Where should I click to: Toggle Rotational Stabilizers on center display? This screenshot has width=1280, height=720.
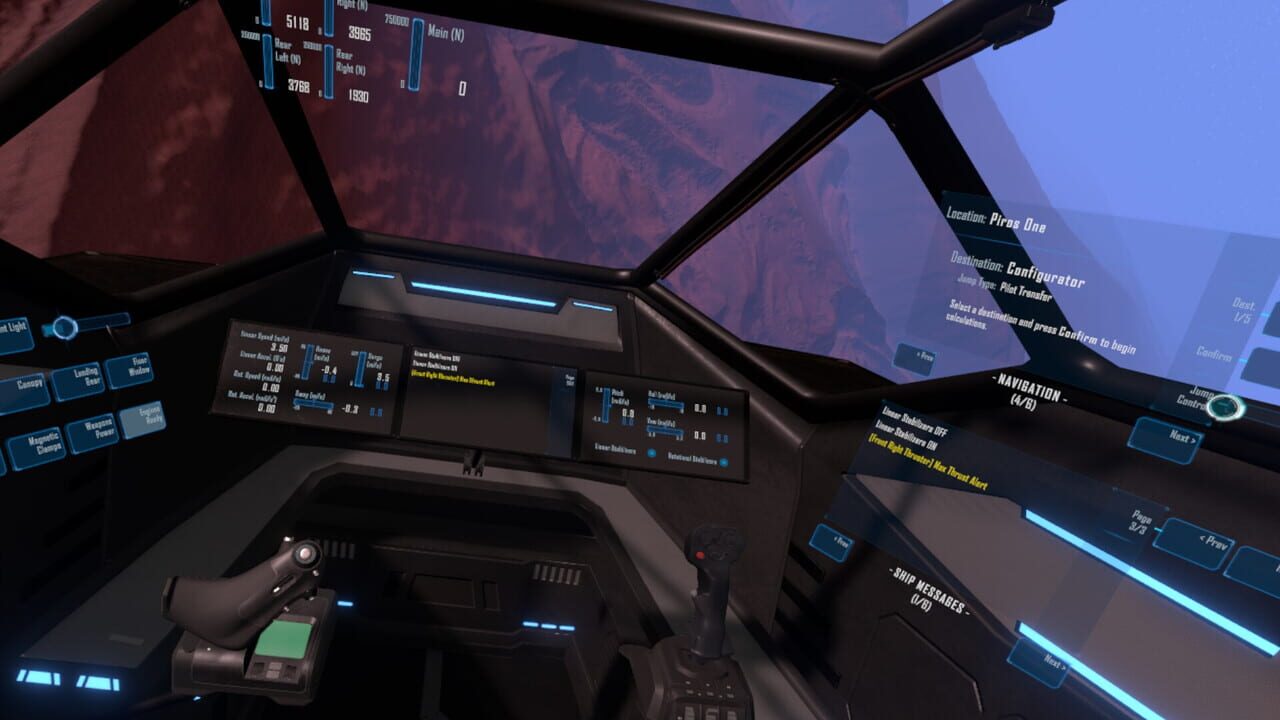724,462
